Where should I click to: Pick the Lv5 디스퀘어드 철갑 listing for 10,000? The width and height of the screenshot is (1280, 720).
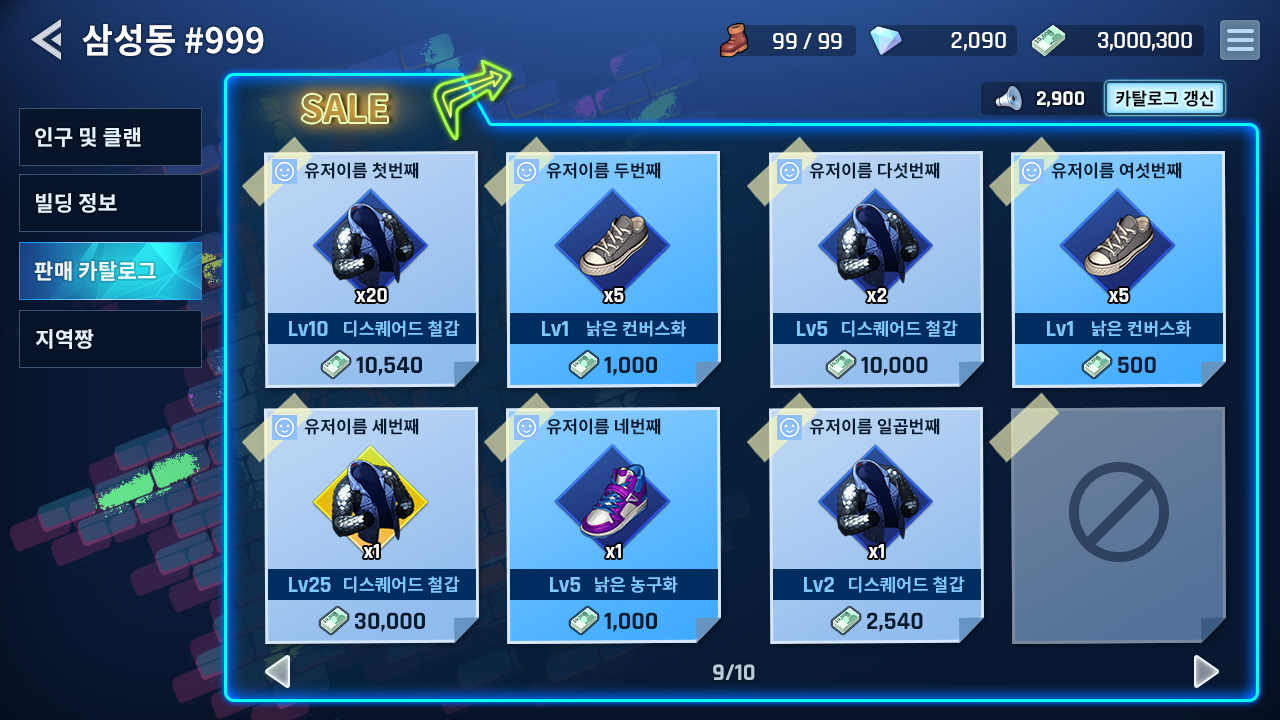876,269
